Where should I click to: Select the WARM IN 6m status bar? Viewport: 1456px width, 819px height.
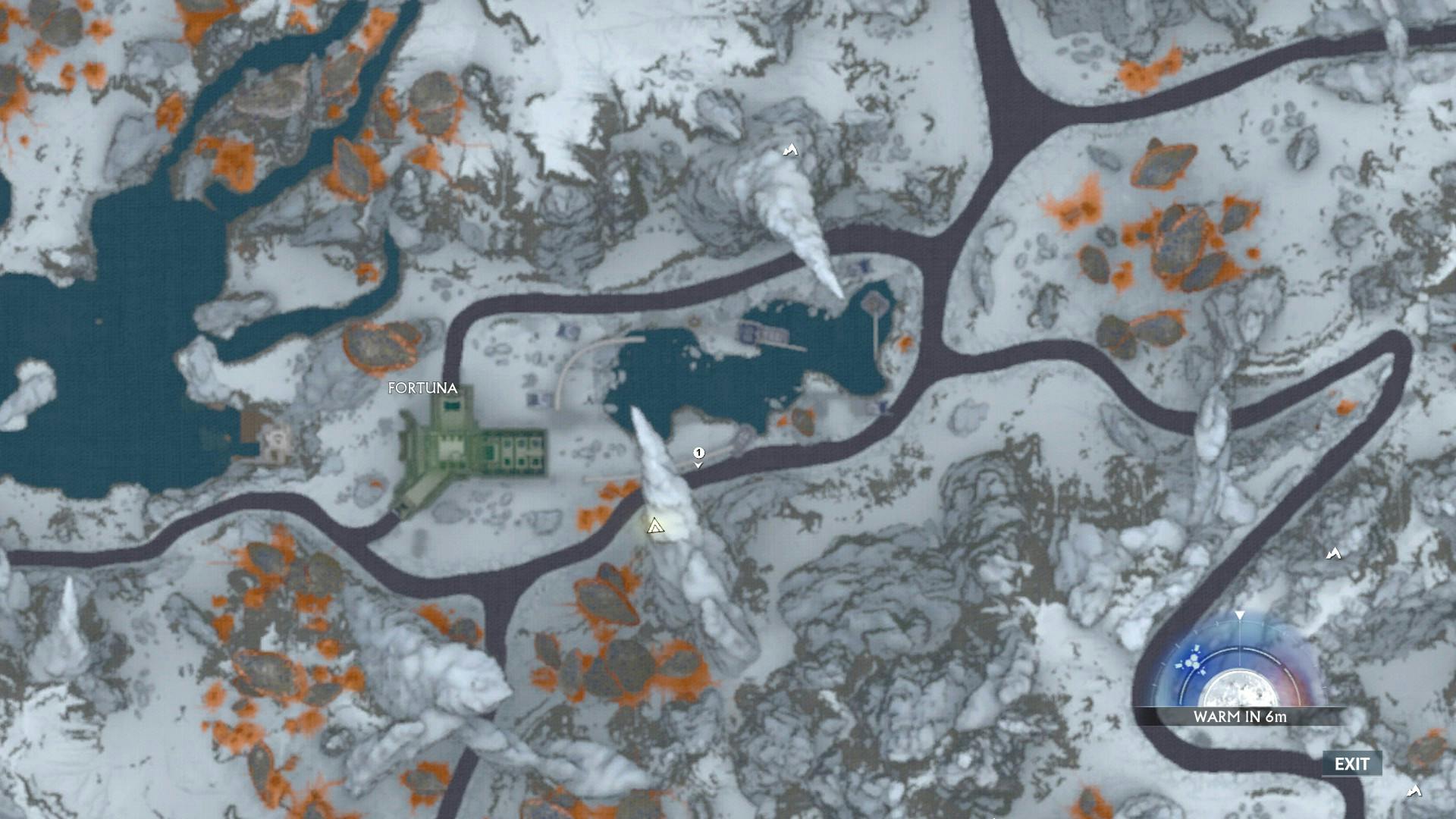point(1239,717)
